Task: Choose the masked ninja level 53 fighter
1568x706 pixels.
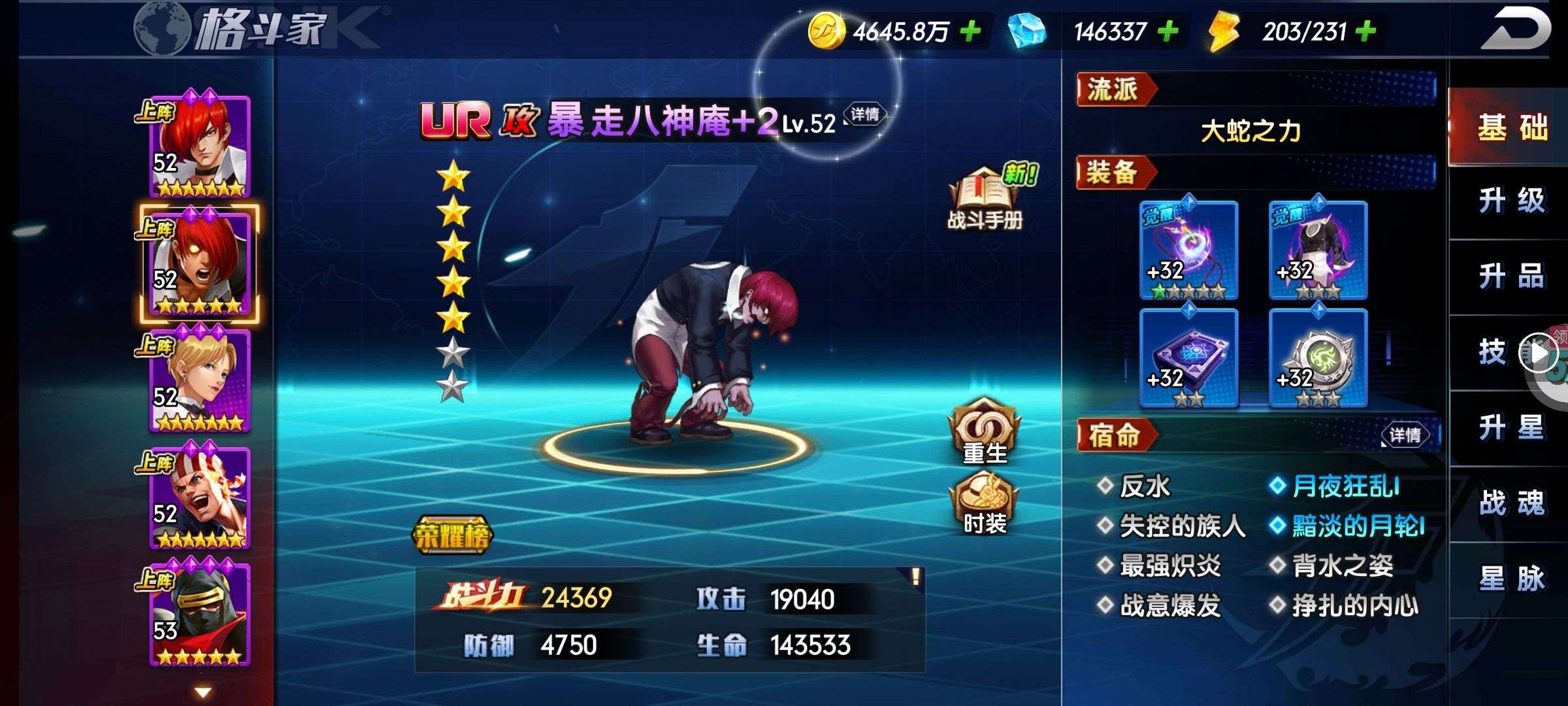Action: [x=200, y=615]
